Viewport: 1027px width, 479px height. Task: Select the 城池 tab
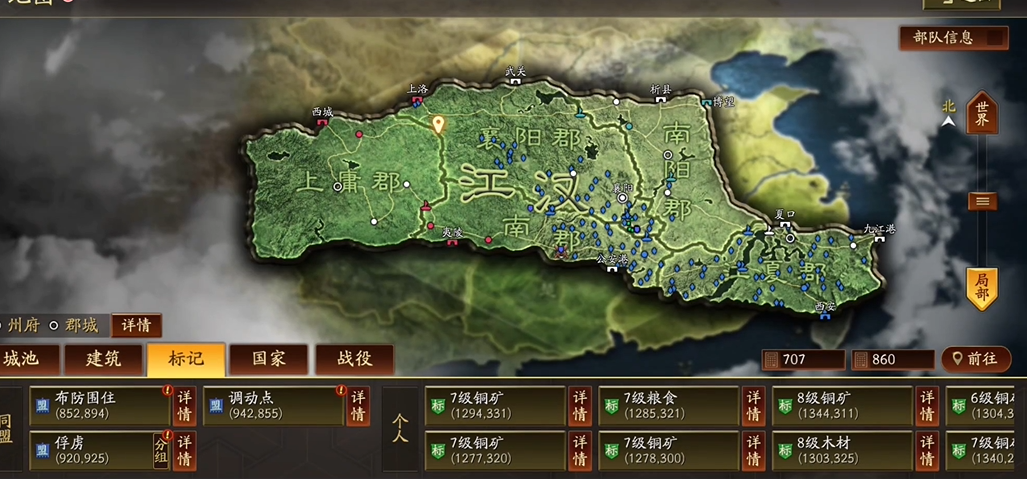[27, 359]
